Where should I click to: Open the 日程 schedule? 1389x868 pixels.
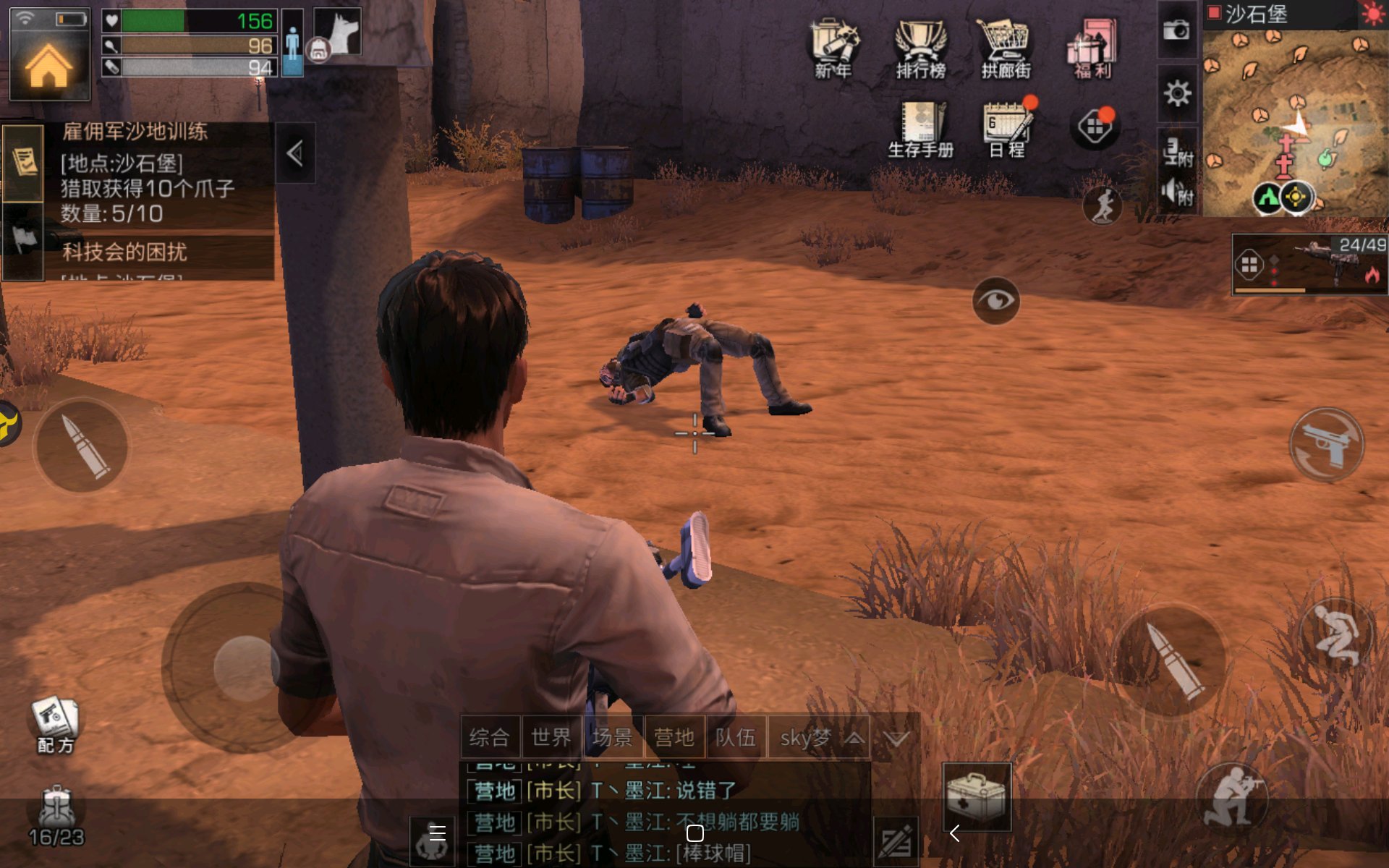point(1007,129)
